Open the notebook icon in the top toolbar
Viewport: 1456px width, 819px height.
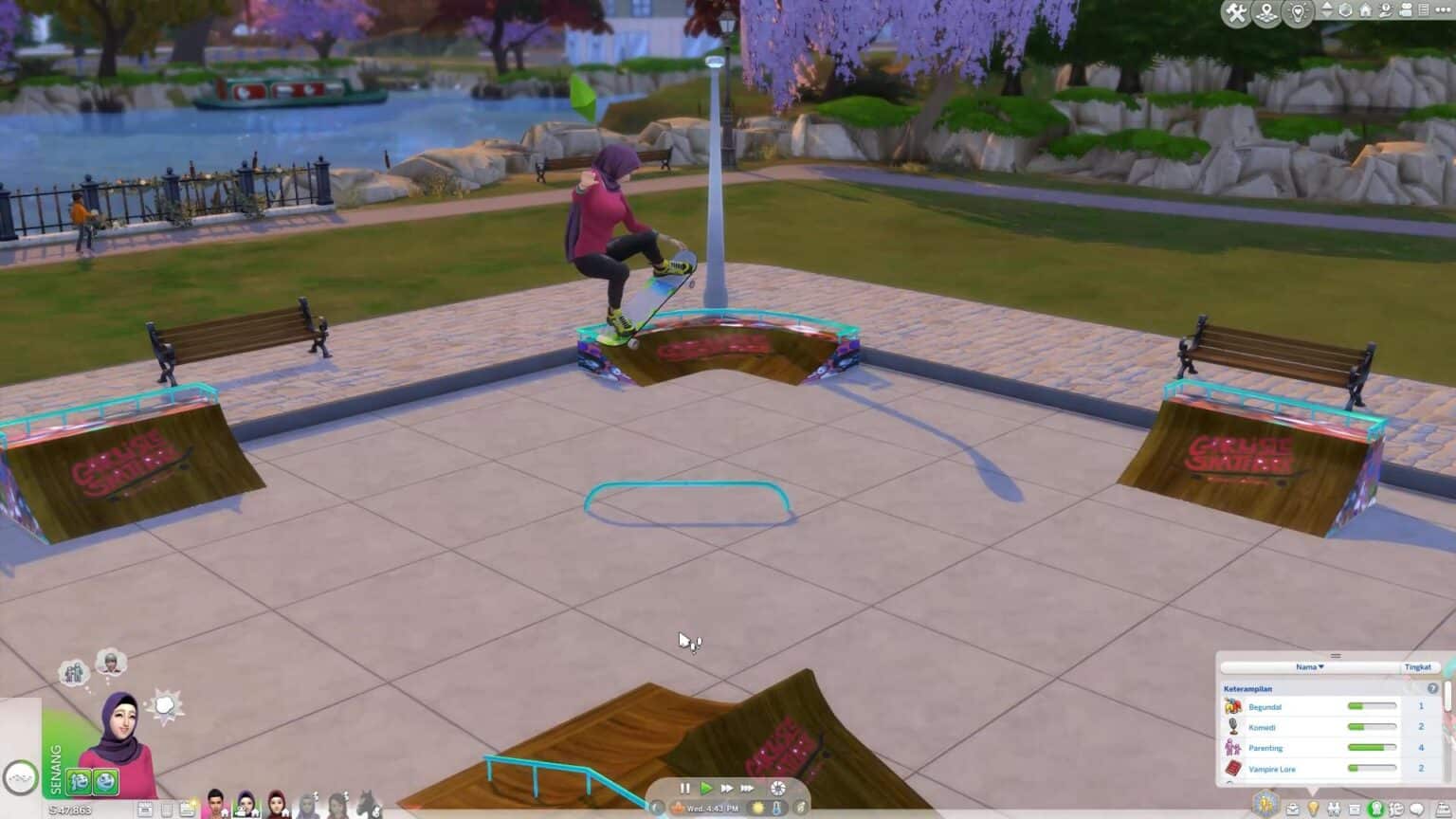(x=1423, y=10)
